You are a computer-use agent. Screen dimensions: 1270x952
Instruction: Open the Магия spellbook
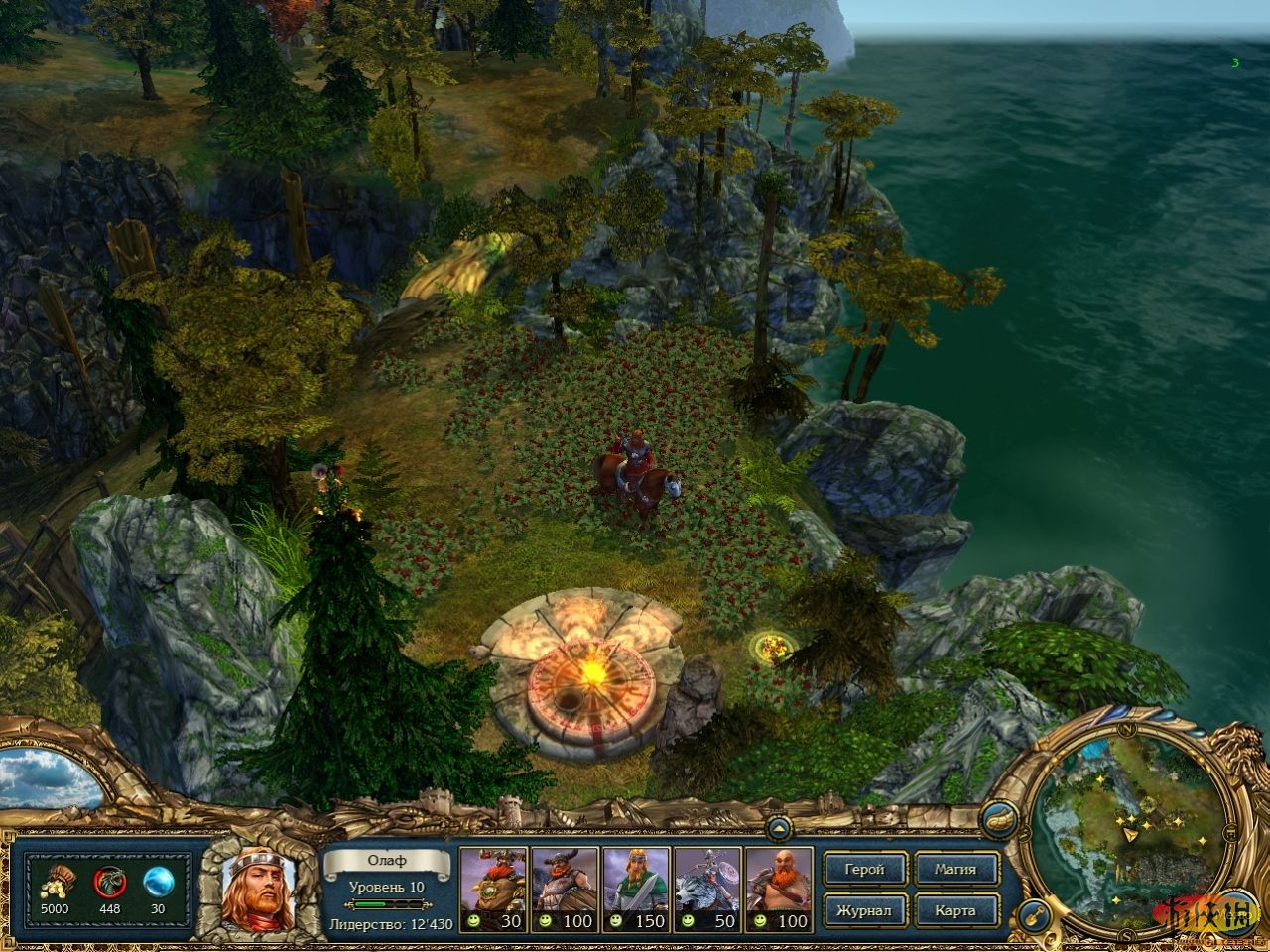tap(954, 870)
